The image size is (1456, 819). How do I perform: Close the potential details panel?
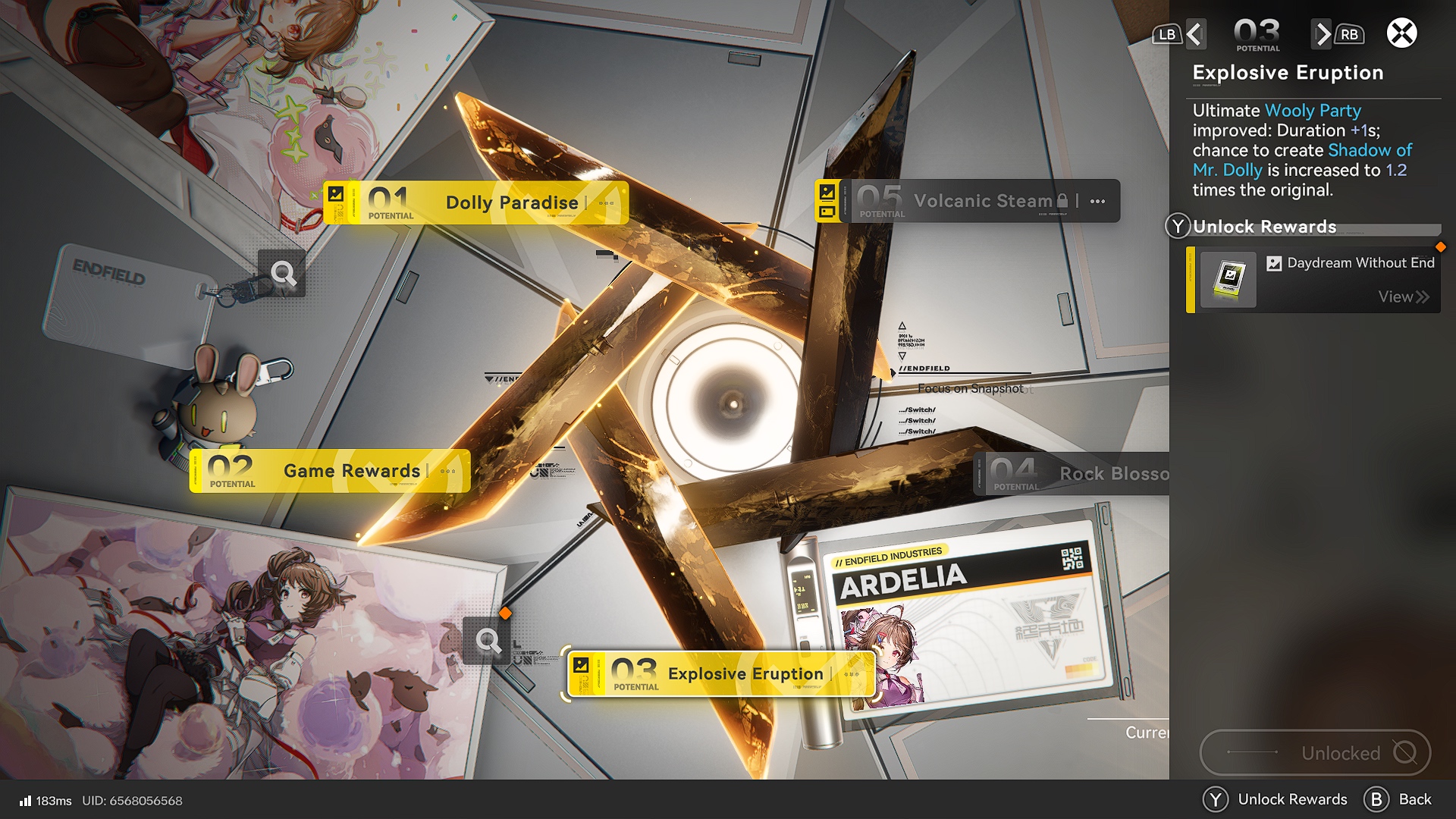click(1401, 33)
